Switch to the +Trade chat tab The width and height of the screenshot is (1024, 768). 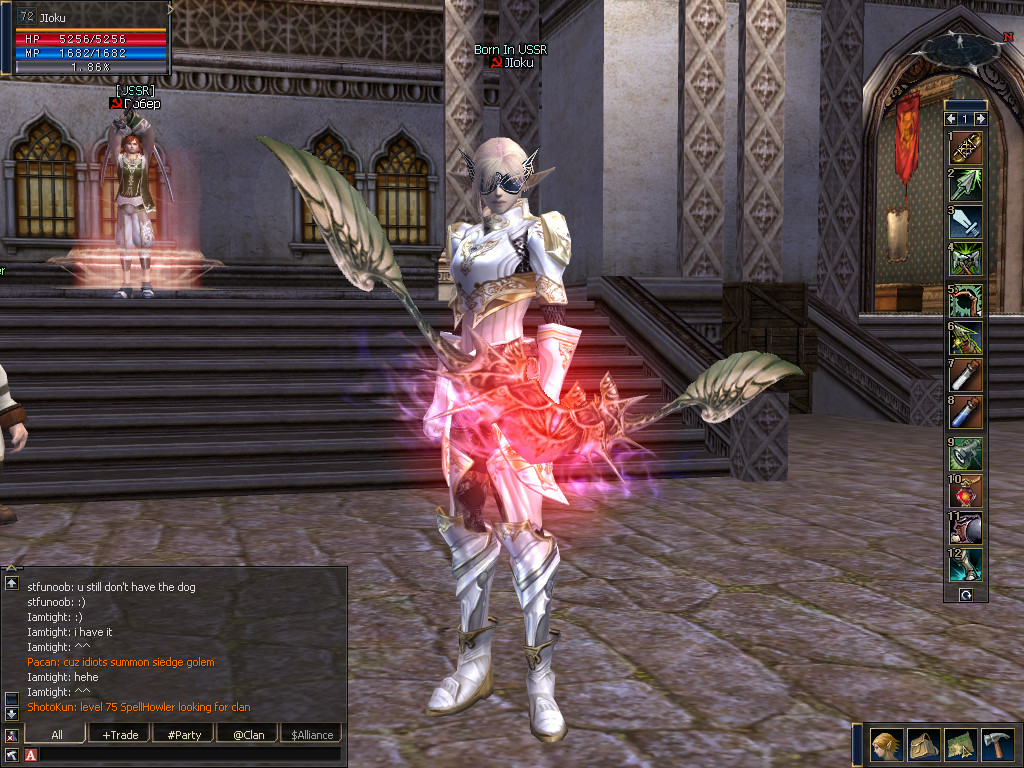(120, 735)
